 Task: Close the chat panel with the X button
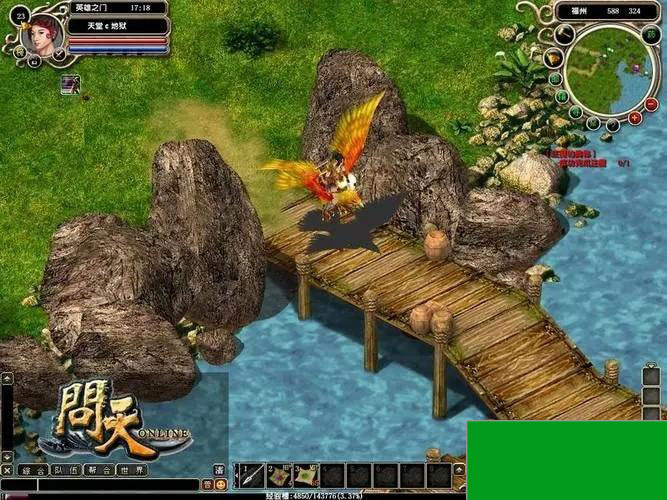pos(7,470)
